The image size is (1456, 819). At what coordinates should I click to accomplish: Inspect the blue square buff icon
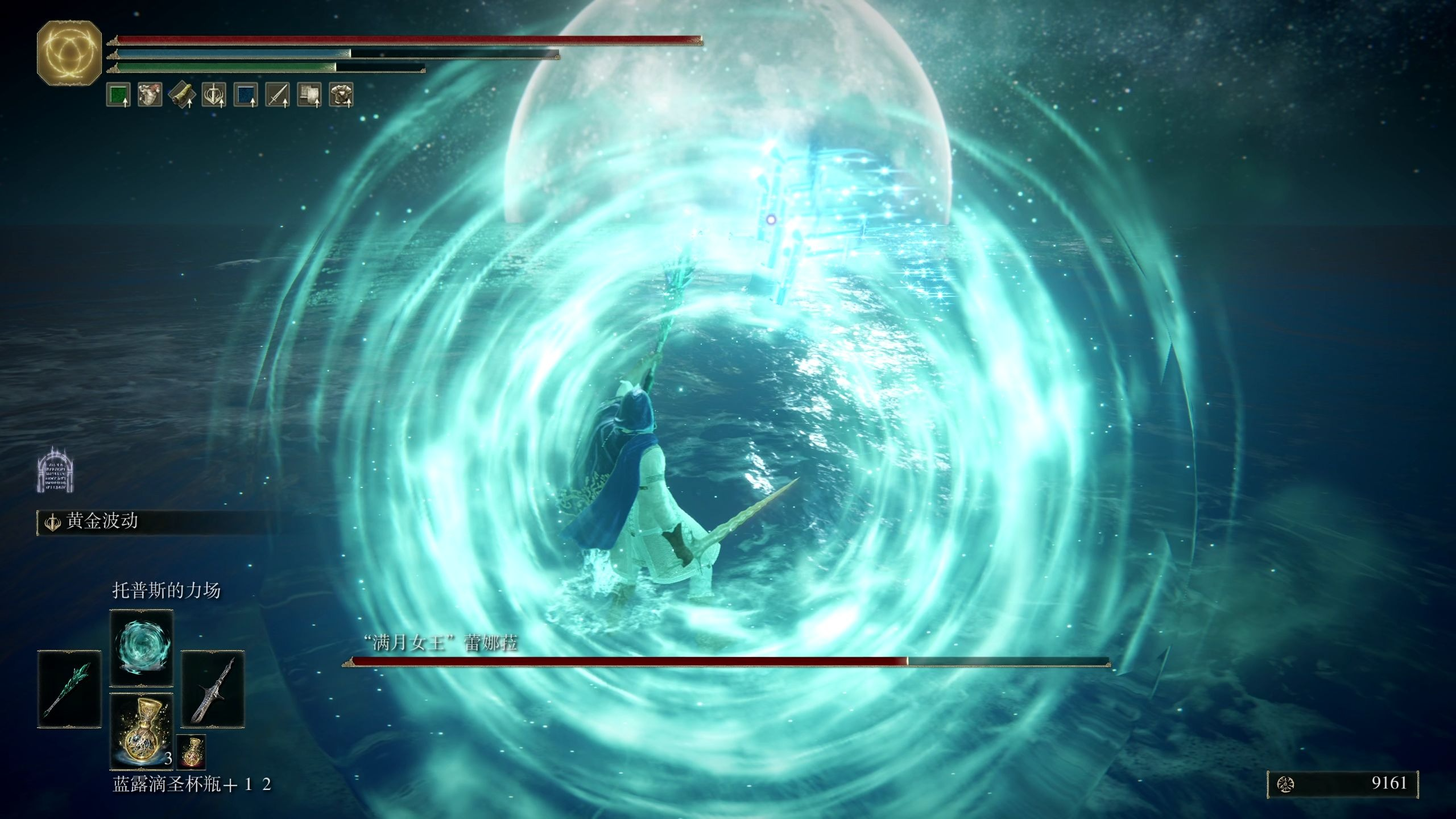click(x=246, y=95)
